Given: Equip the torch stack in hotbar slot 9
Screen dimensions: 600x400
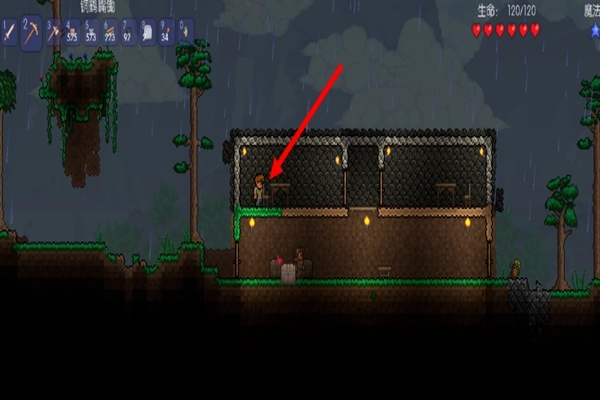Looking at the screenshot, I should 165,33.
